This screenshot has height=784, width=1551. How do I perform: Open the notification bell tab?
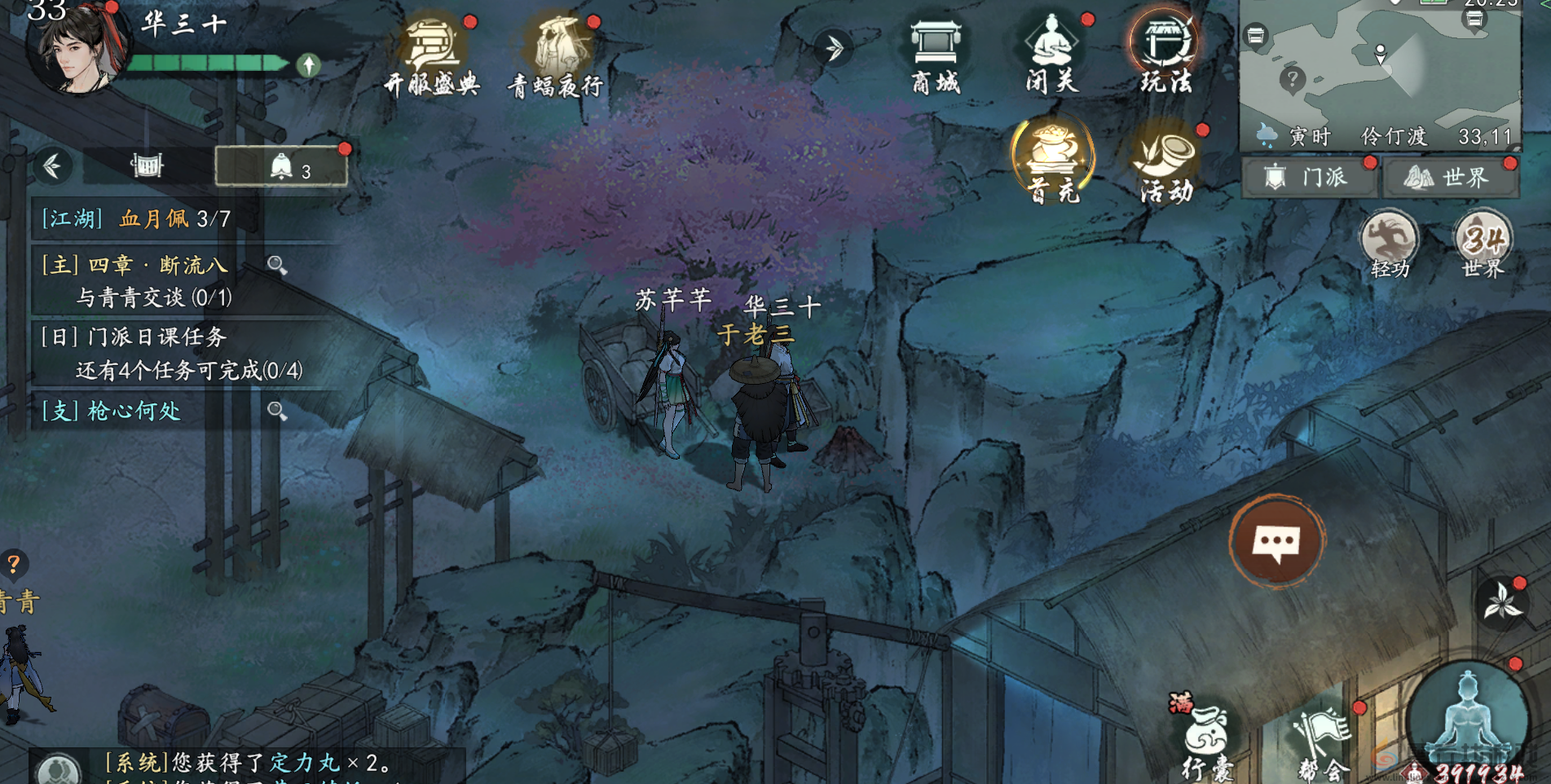[x=281, y=167]
